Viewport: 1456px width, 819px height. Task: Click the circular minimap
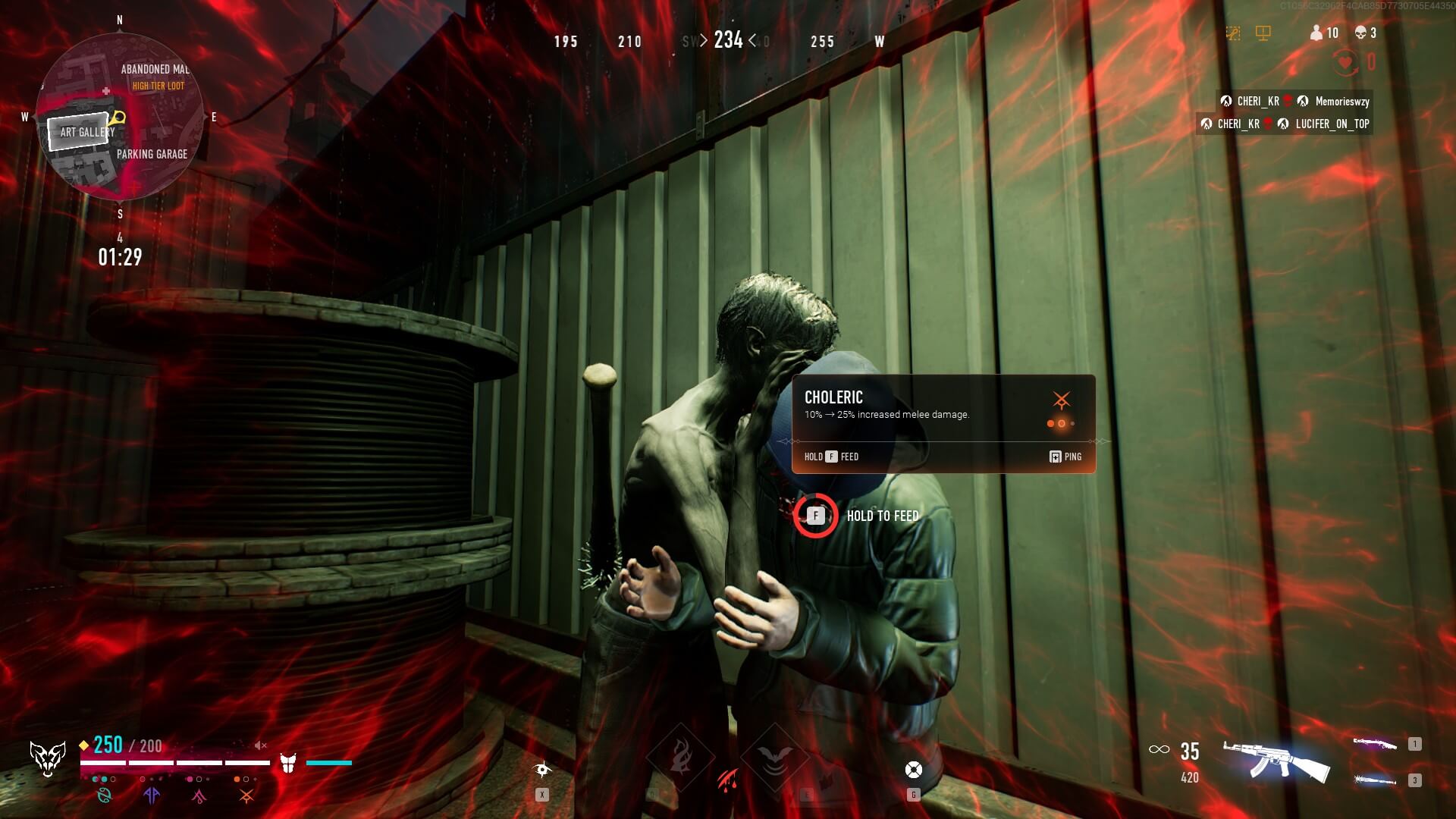pyautogui.click(x=120, y=118)
